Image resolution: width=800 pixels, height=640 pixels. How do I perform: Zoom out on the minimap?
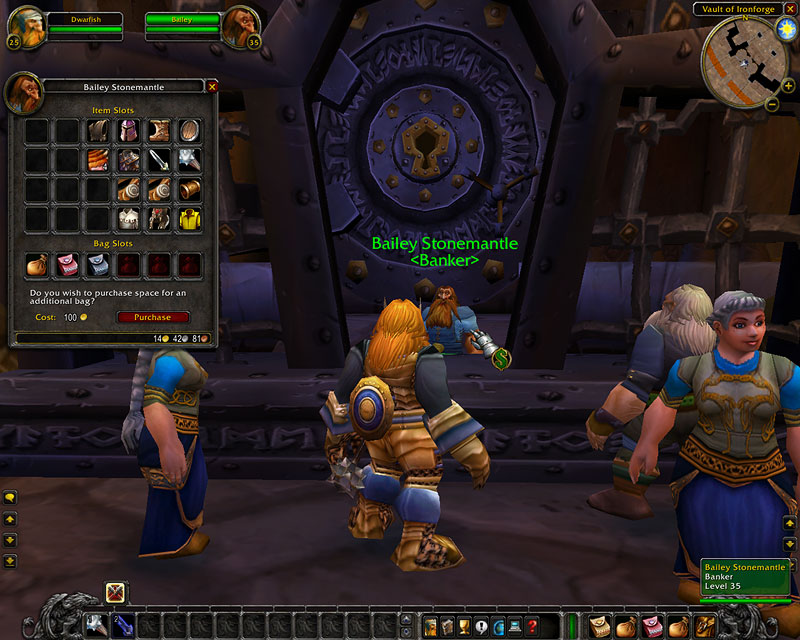(772, 104)
